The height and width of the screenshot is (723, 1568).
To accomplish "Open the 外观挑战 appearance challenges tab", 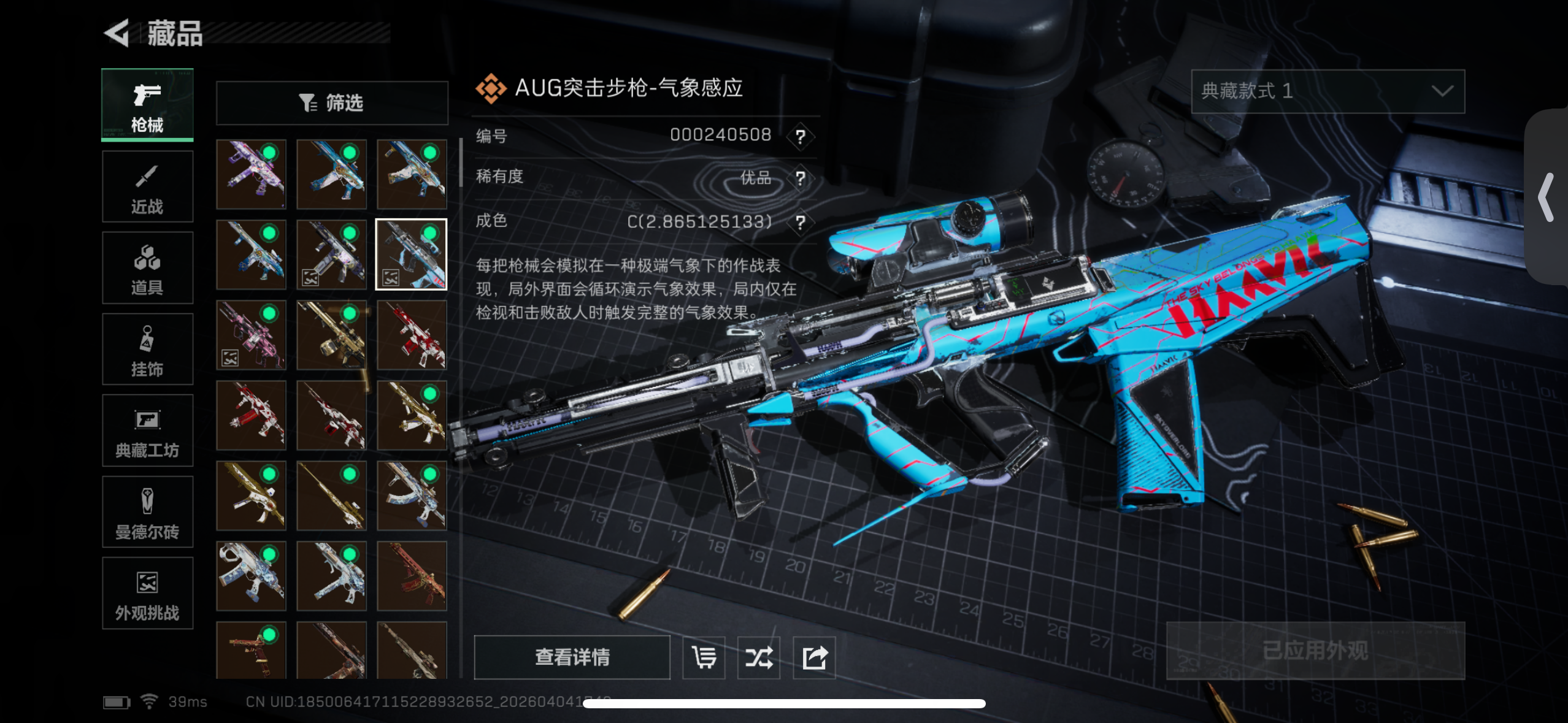I will point(147,593).
